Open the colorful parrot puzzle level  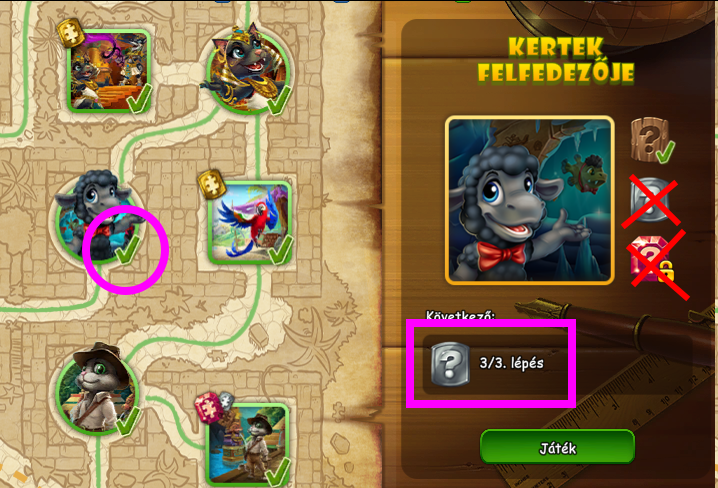tap(248, 220)
